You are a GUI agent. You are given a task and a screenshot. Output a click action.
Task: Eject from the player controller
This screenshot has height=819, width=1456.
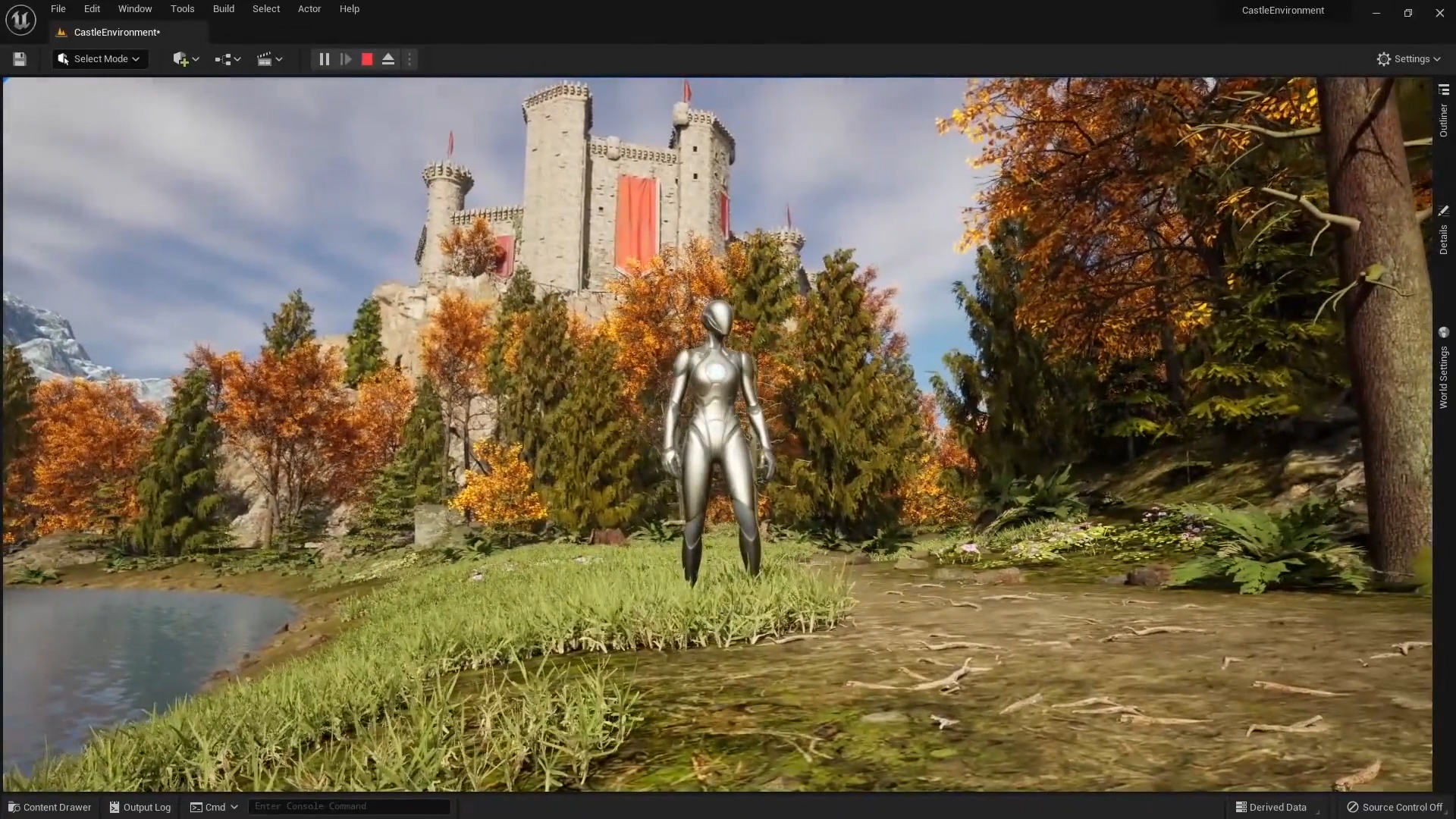[388, 59]
